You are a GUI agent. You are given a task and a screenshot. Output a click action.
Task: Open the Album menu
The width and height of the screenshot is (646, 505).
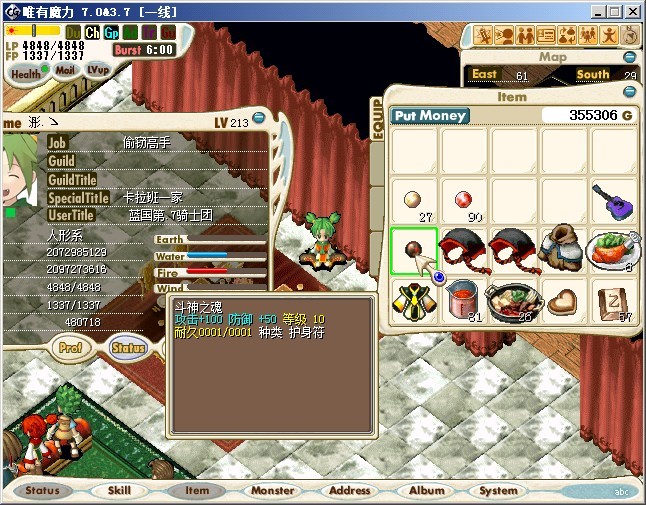[x=426, y=491]
